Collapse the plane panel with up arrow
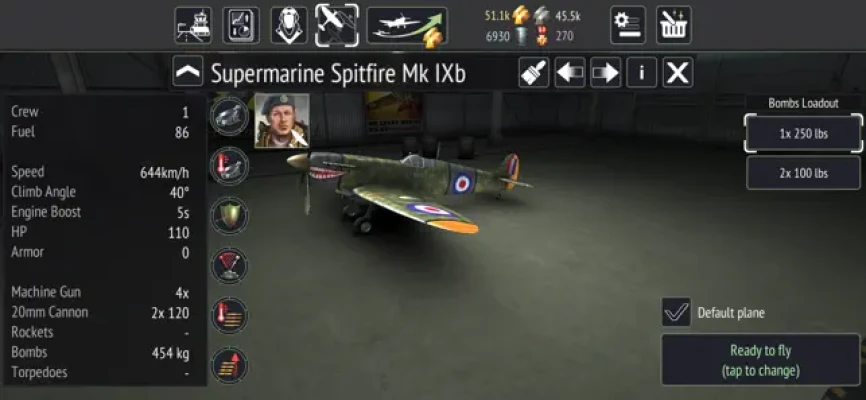Viewport: 866px width, 400px height. [x=188, y=73]
